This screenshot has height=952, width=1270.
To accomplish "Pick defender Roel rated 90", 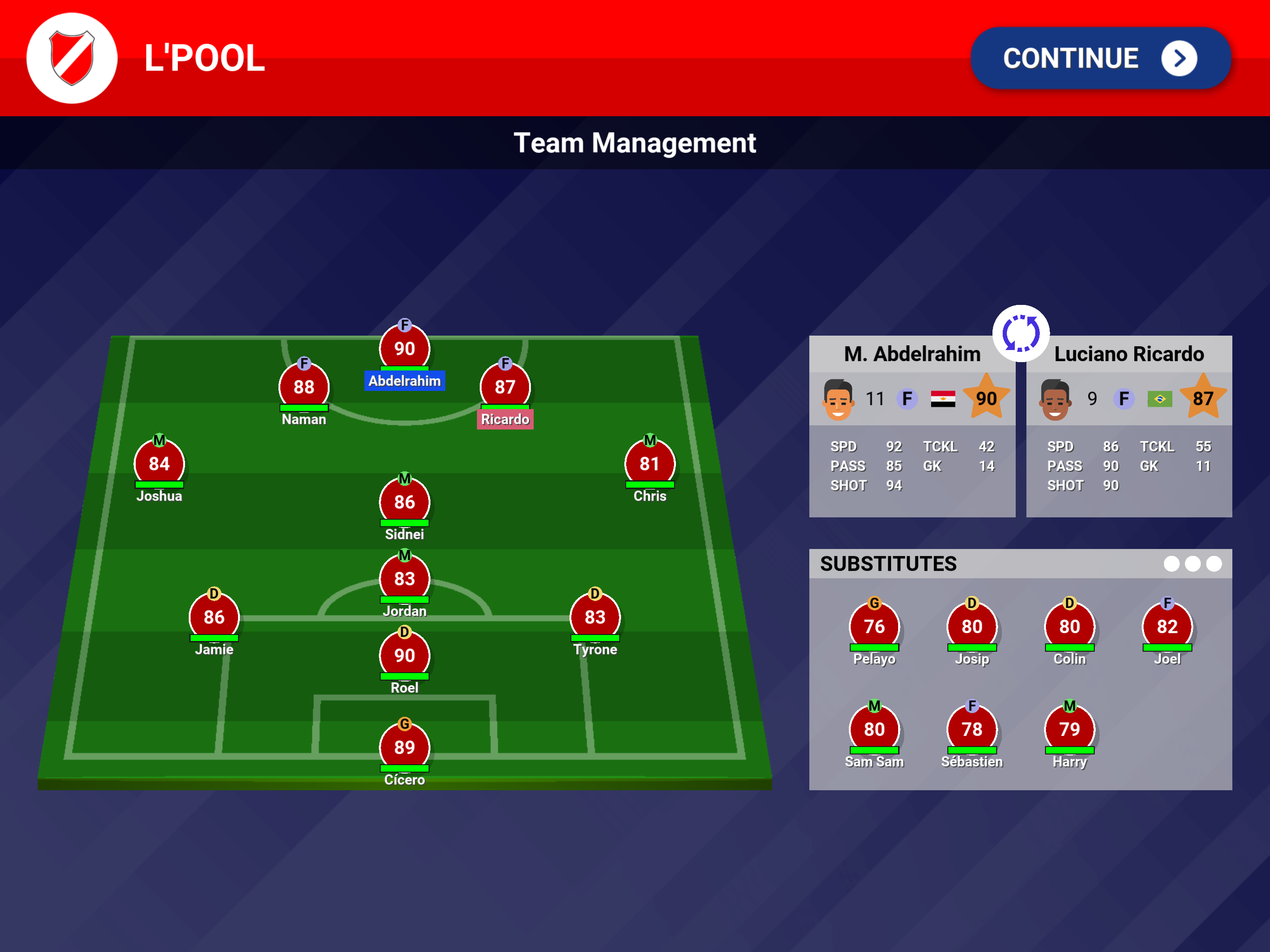I will 404,656.
